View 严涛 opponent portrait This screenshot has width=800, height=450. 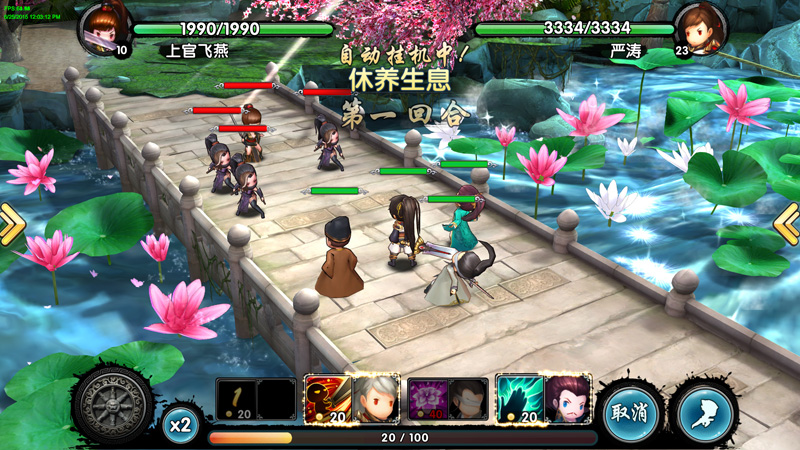click(x=700, y=29)
